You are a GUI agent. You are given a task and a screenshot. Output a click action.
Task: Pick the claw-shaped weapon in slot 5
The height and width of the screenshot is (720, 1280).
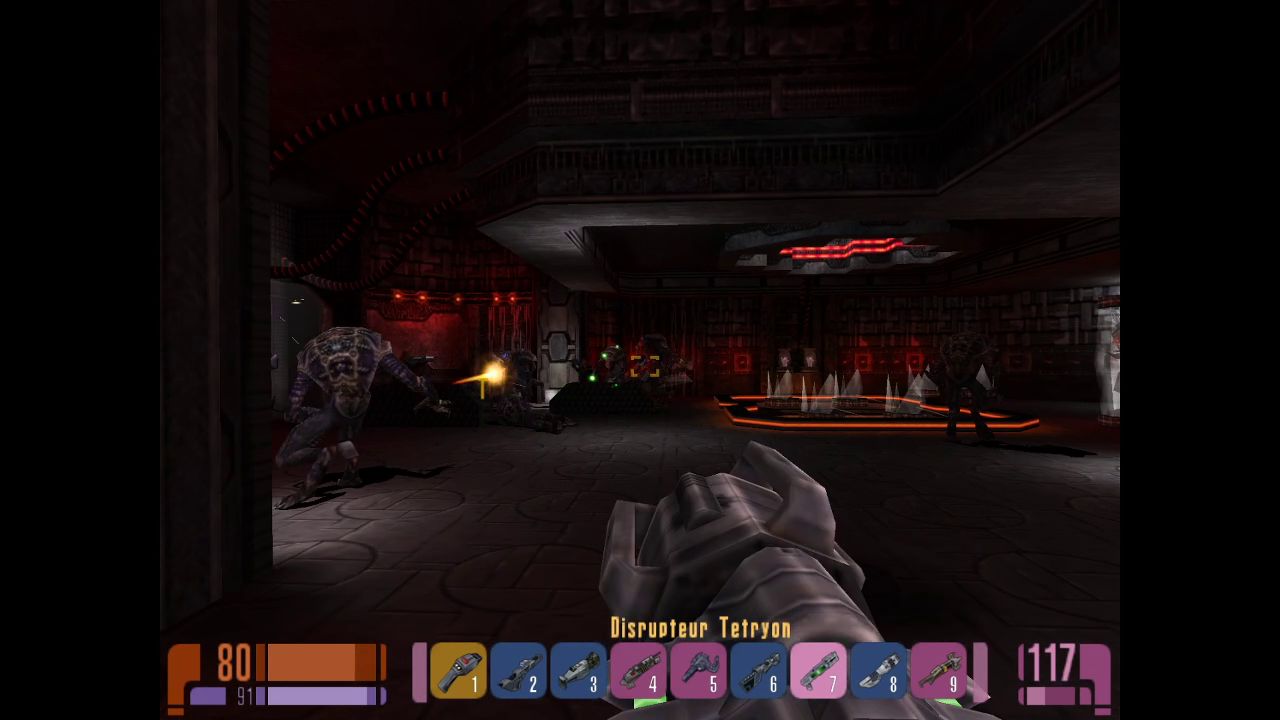pyautogui.click(x=698, y=670)
